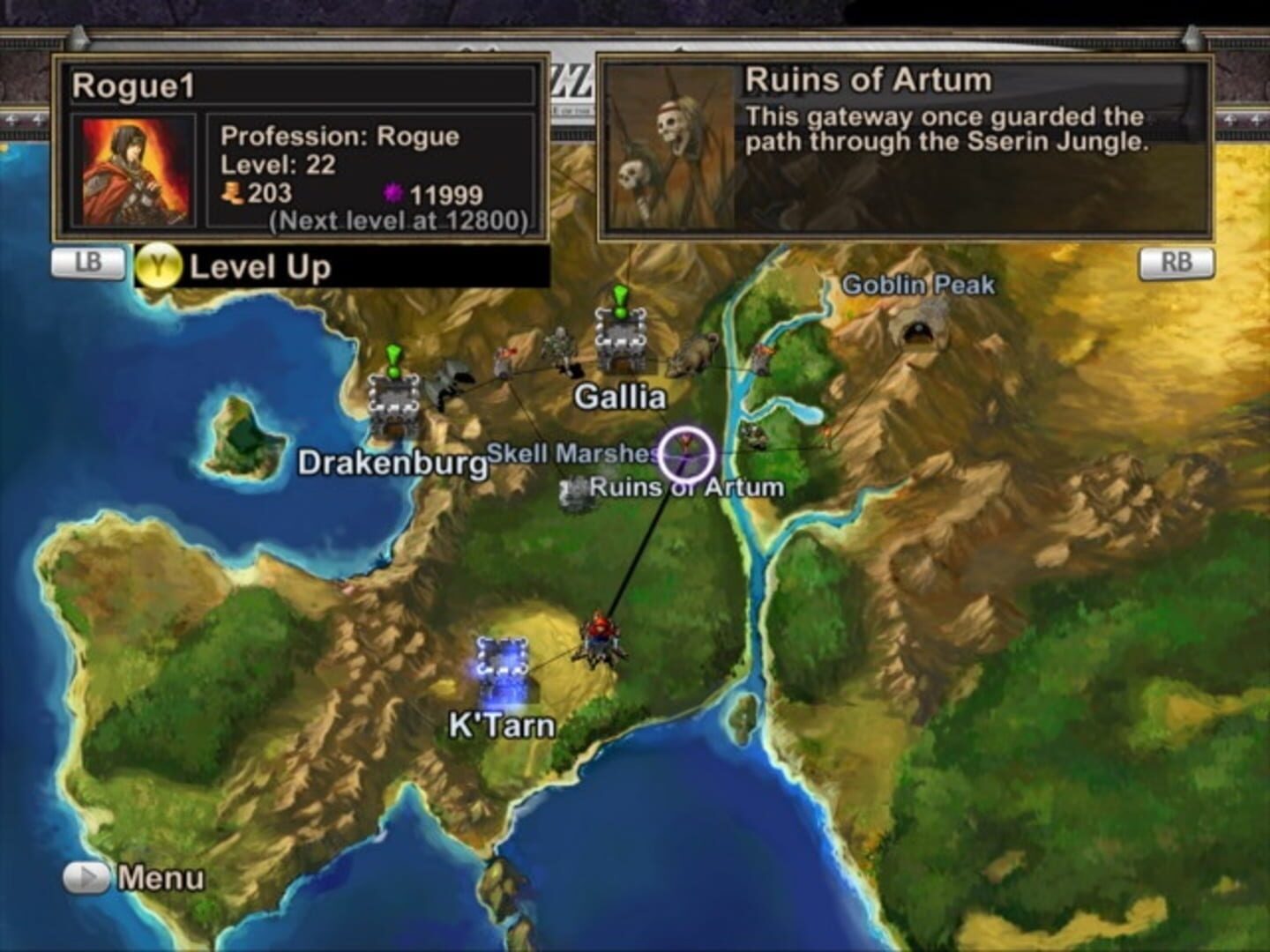
Task: Open the Skell Marshes region label
Action: coord(571,451)
